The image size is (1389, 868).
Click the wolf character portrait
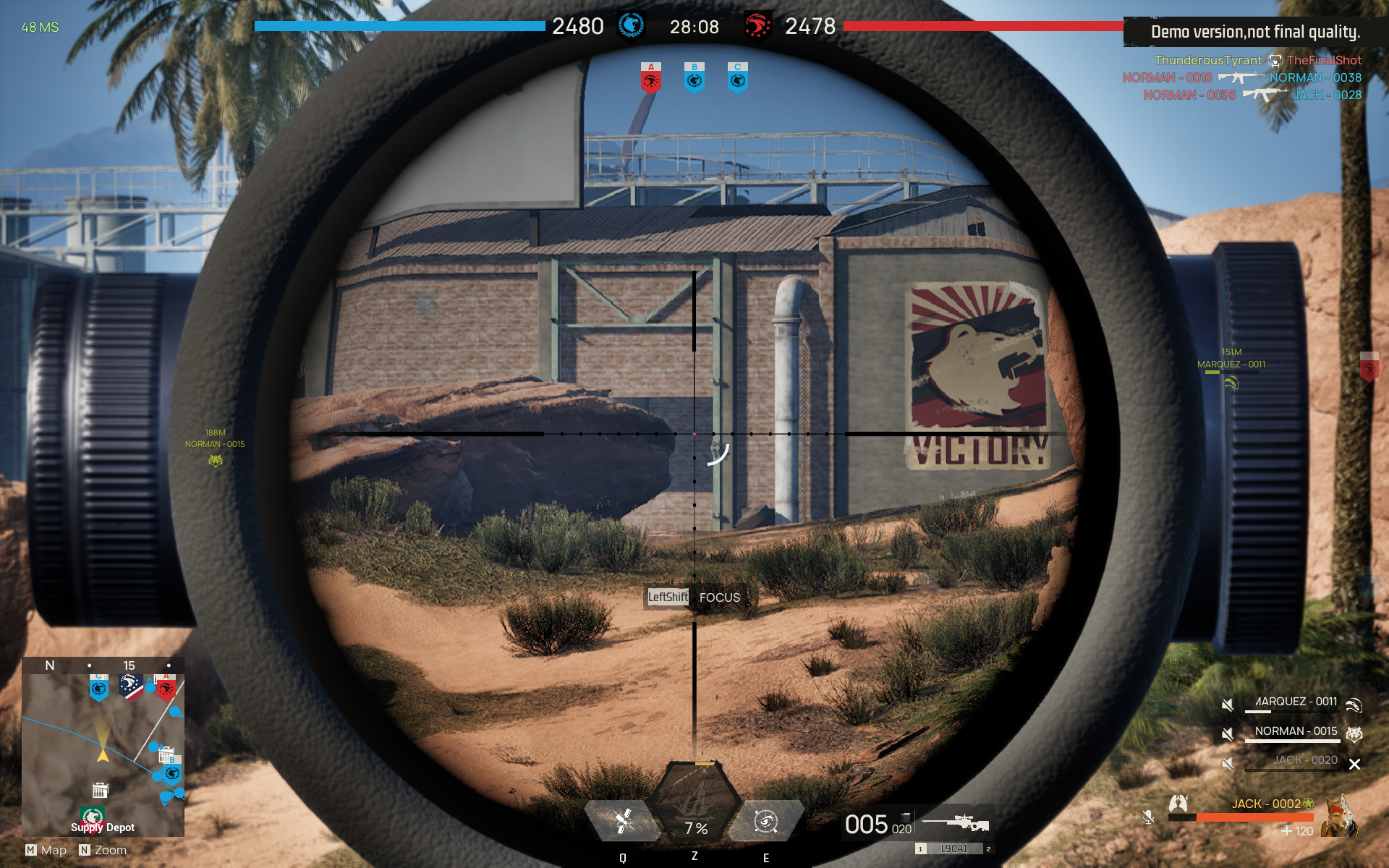pos(1340,816)
